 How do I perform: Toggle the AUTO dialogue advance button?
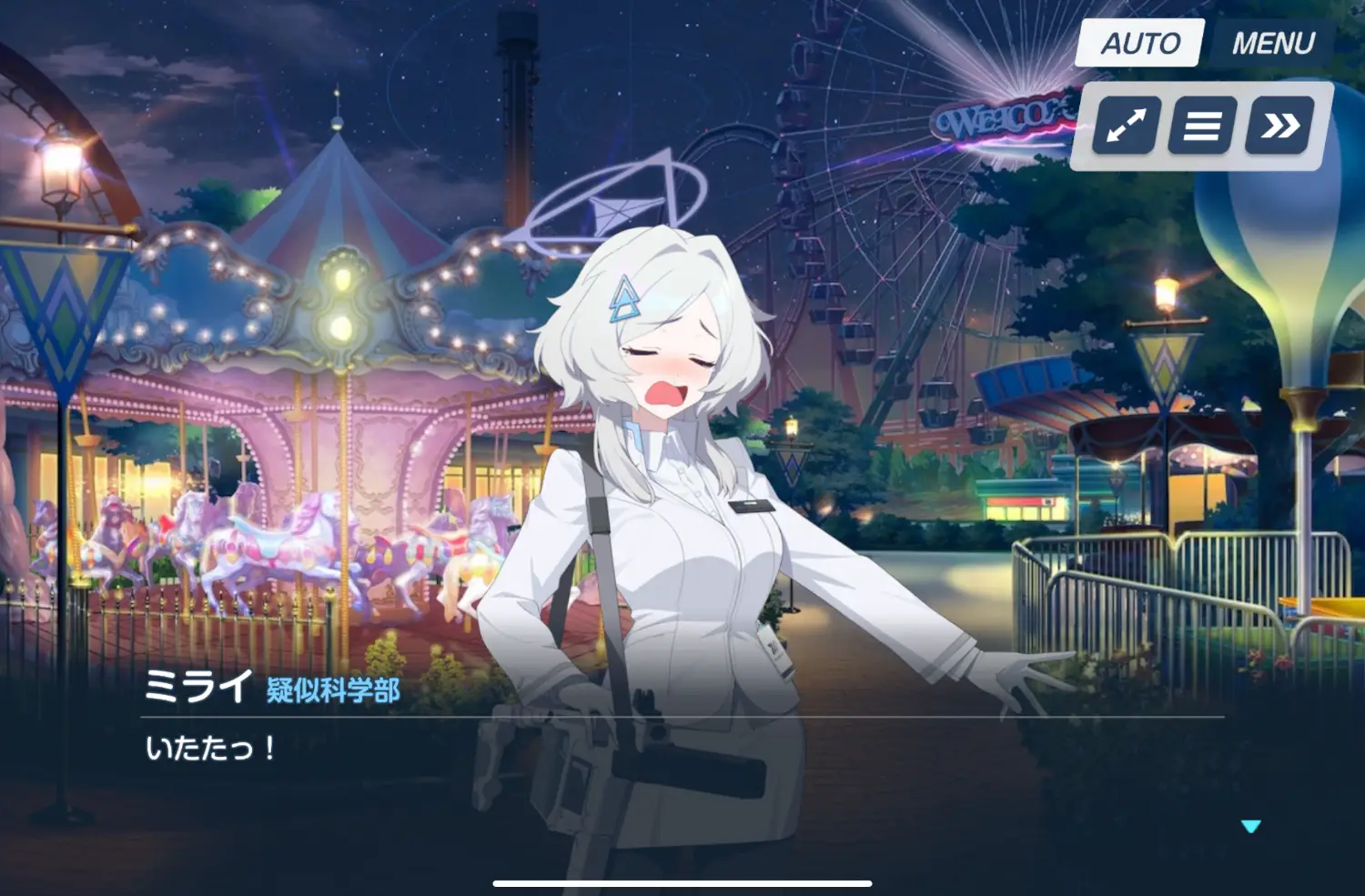coord(1139,43)
